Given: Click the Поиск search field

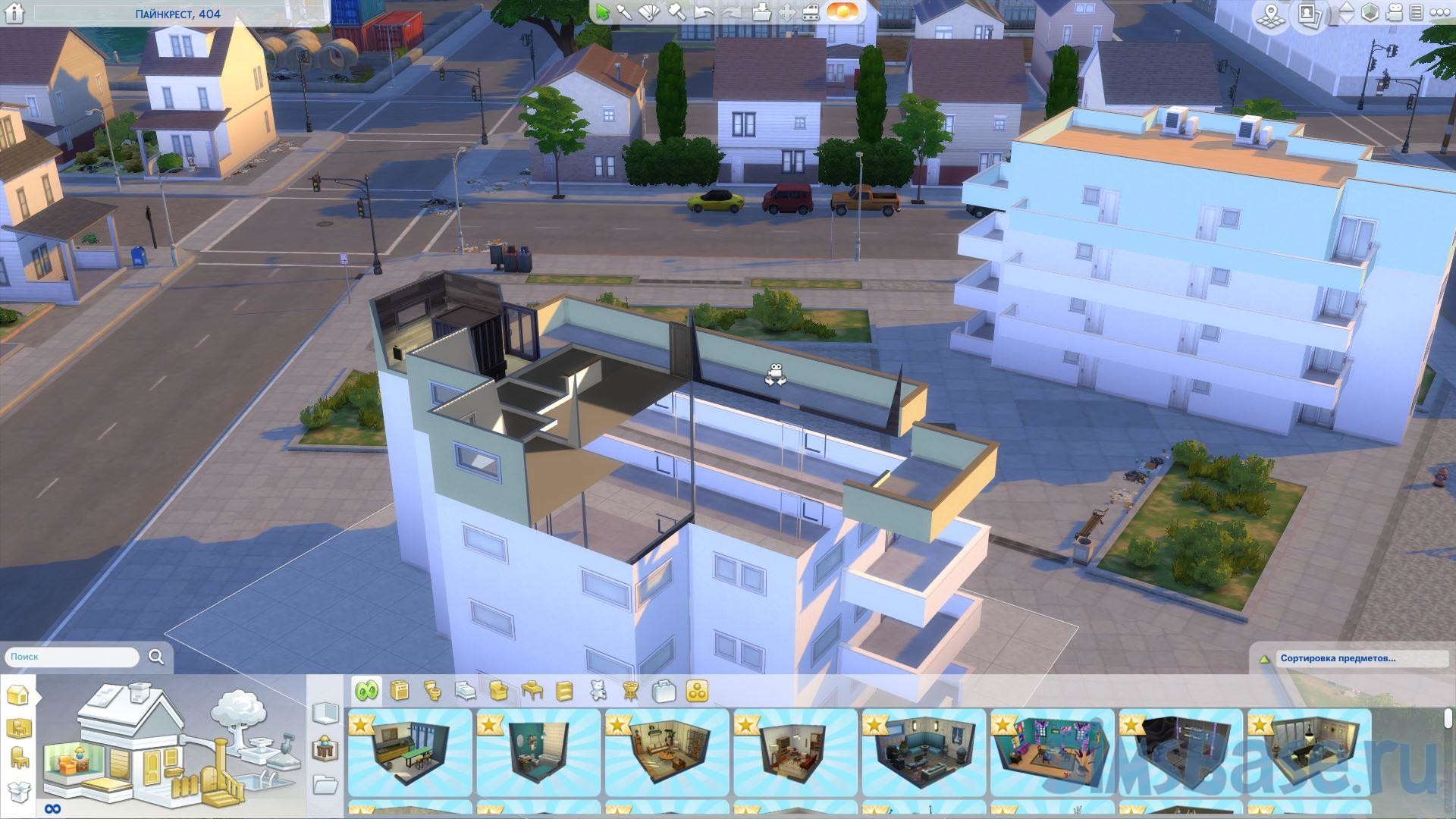Looking at the screenshot, I should point(72,657).
